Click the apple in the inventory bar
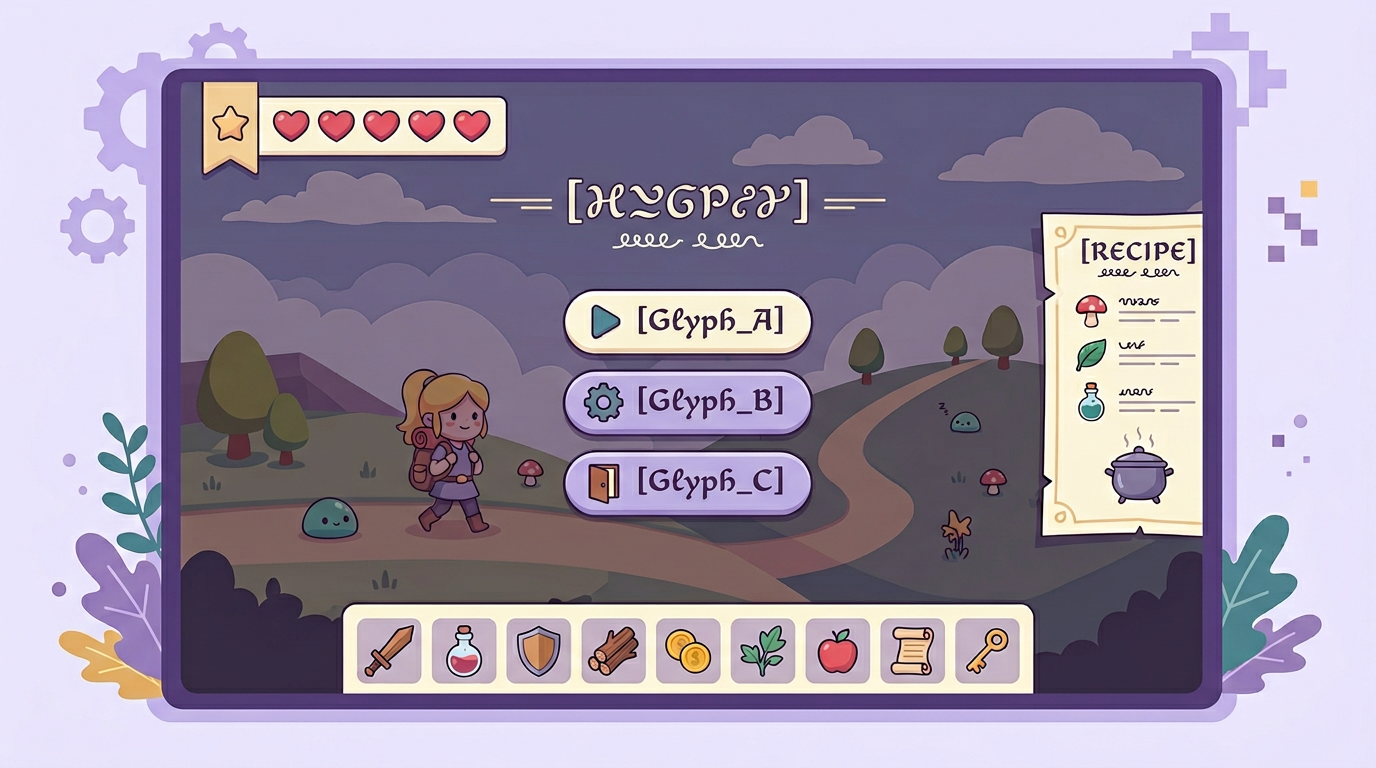1376x768 pixels. click(x=837, y=651)
